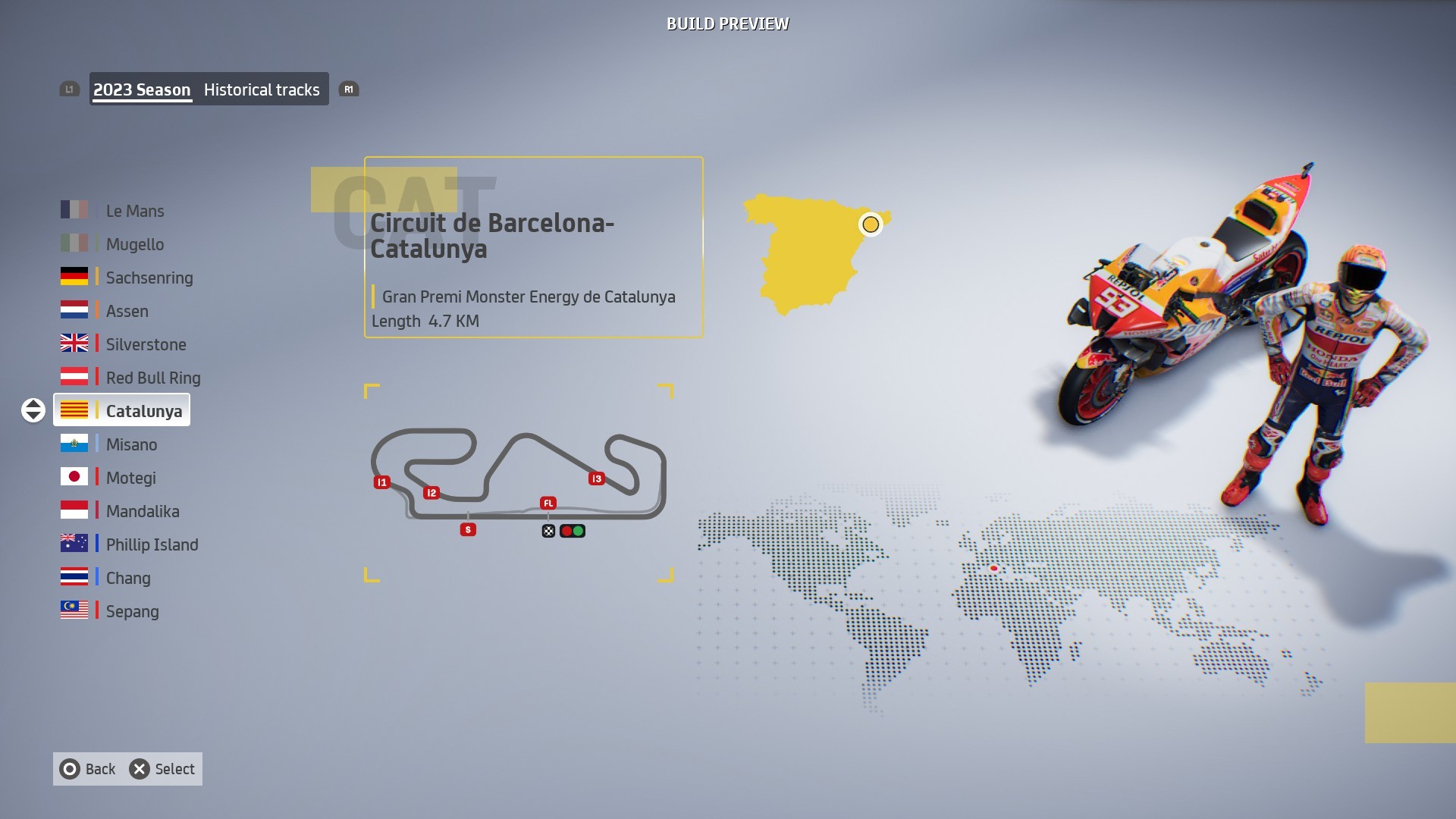1456x819 pixels.
Task: Select the Silverstone track entry
Action: (146, 344)
